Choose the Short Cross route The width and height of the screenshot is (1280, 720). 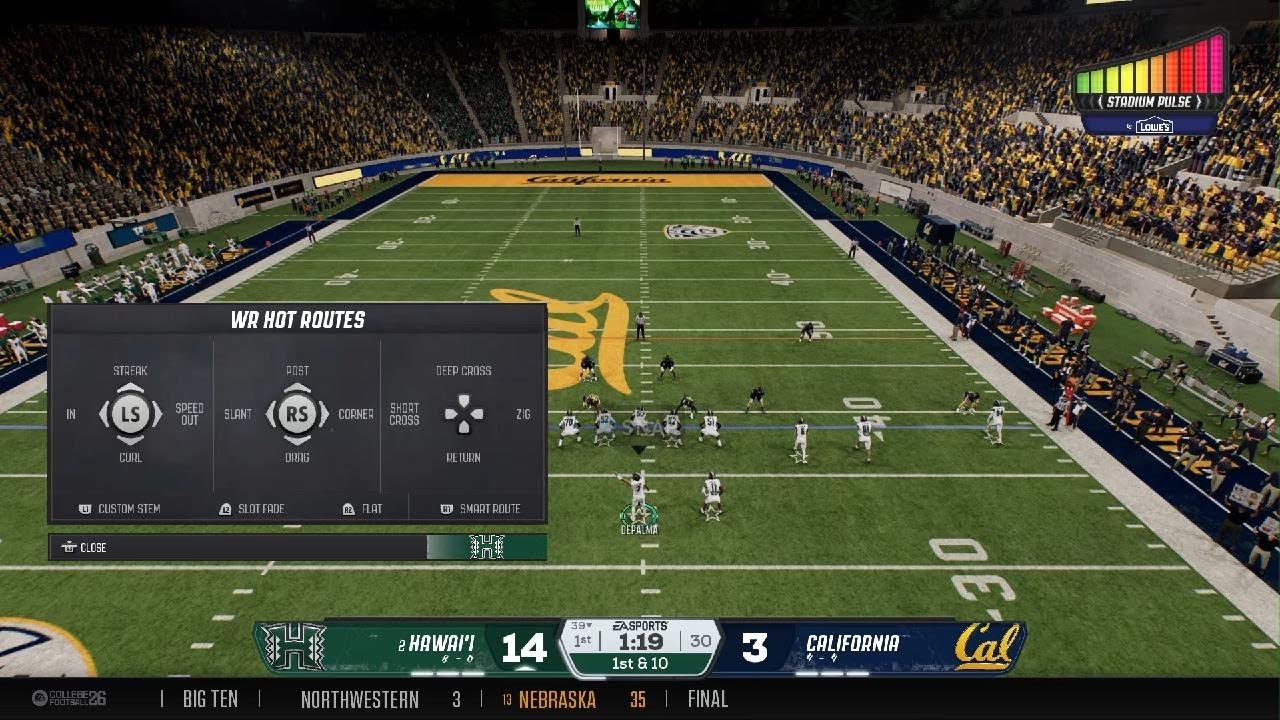404,414
